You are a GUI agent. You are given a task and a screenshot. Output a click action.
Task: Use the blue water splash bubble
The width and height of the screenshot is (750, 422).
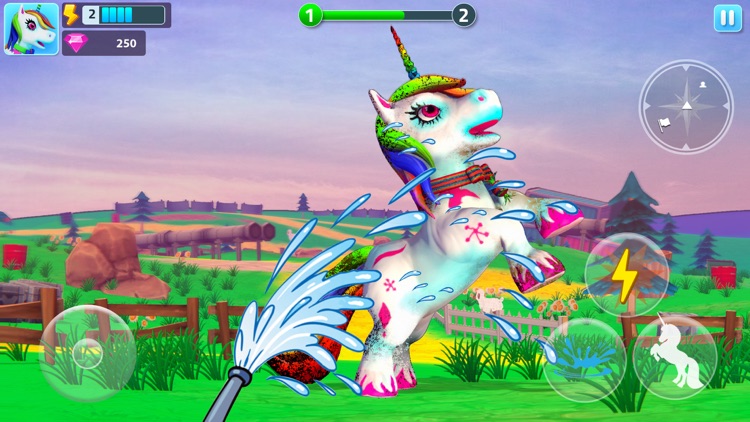pyautogui.click(x=585, y=356)
